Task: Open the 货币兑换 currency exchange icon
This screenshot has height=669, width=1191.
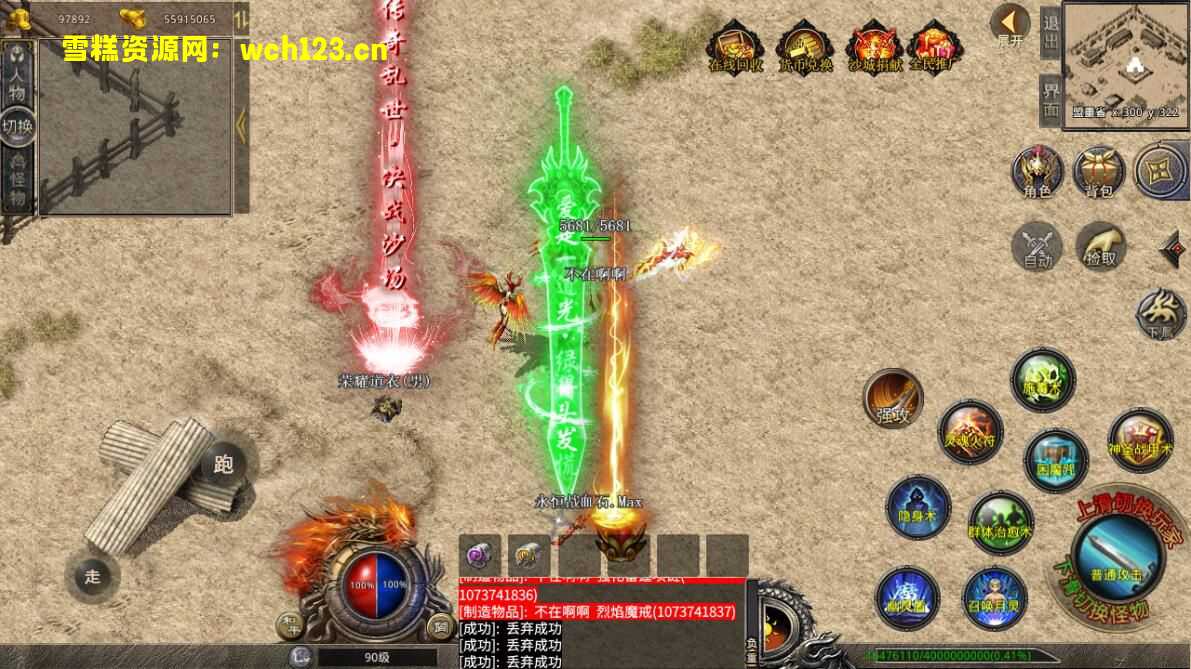Action: tap(806, 47)
